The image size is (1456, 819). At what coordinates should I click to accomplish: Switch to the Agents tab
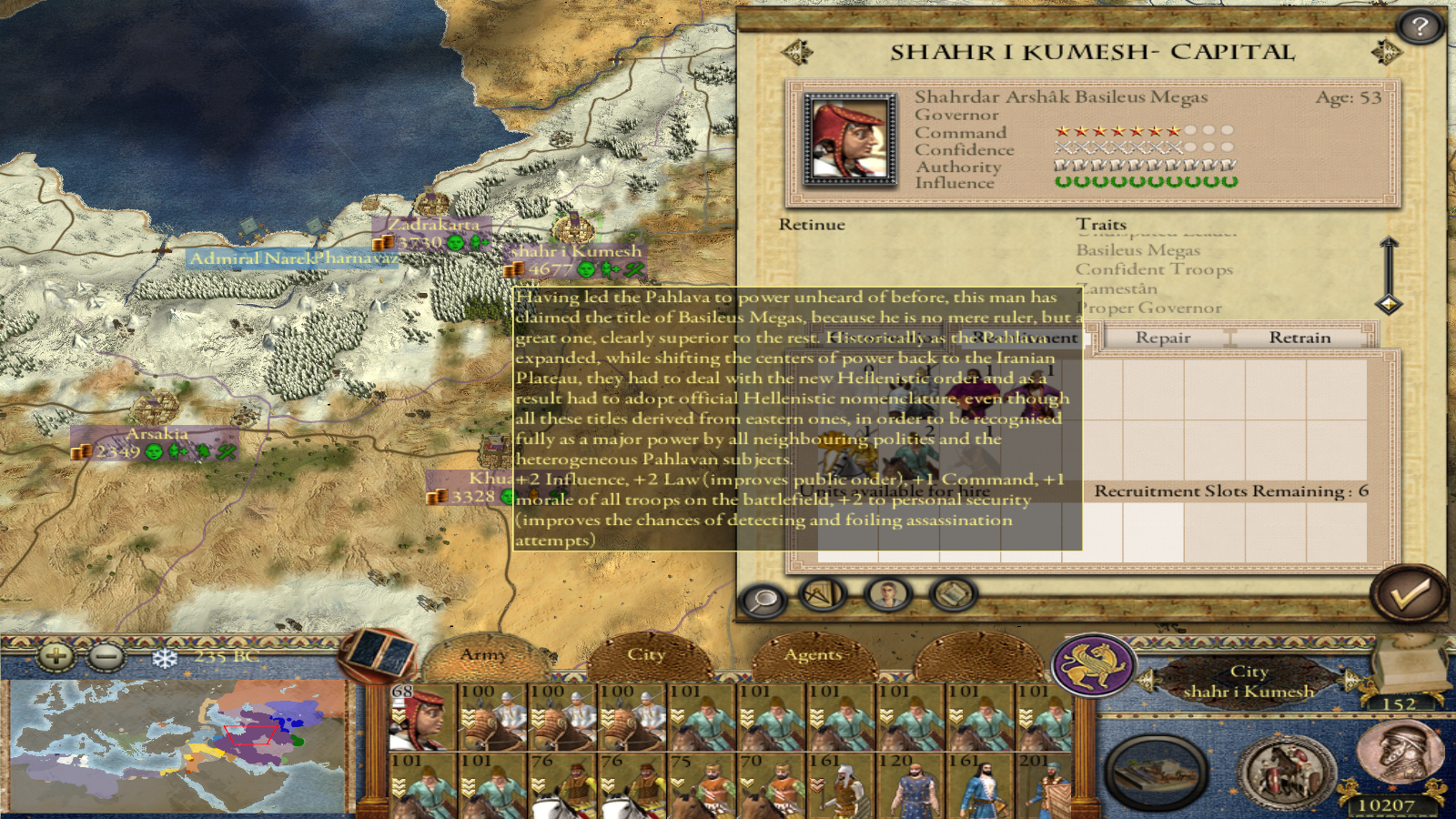click(x=813, y=654)
